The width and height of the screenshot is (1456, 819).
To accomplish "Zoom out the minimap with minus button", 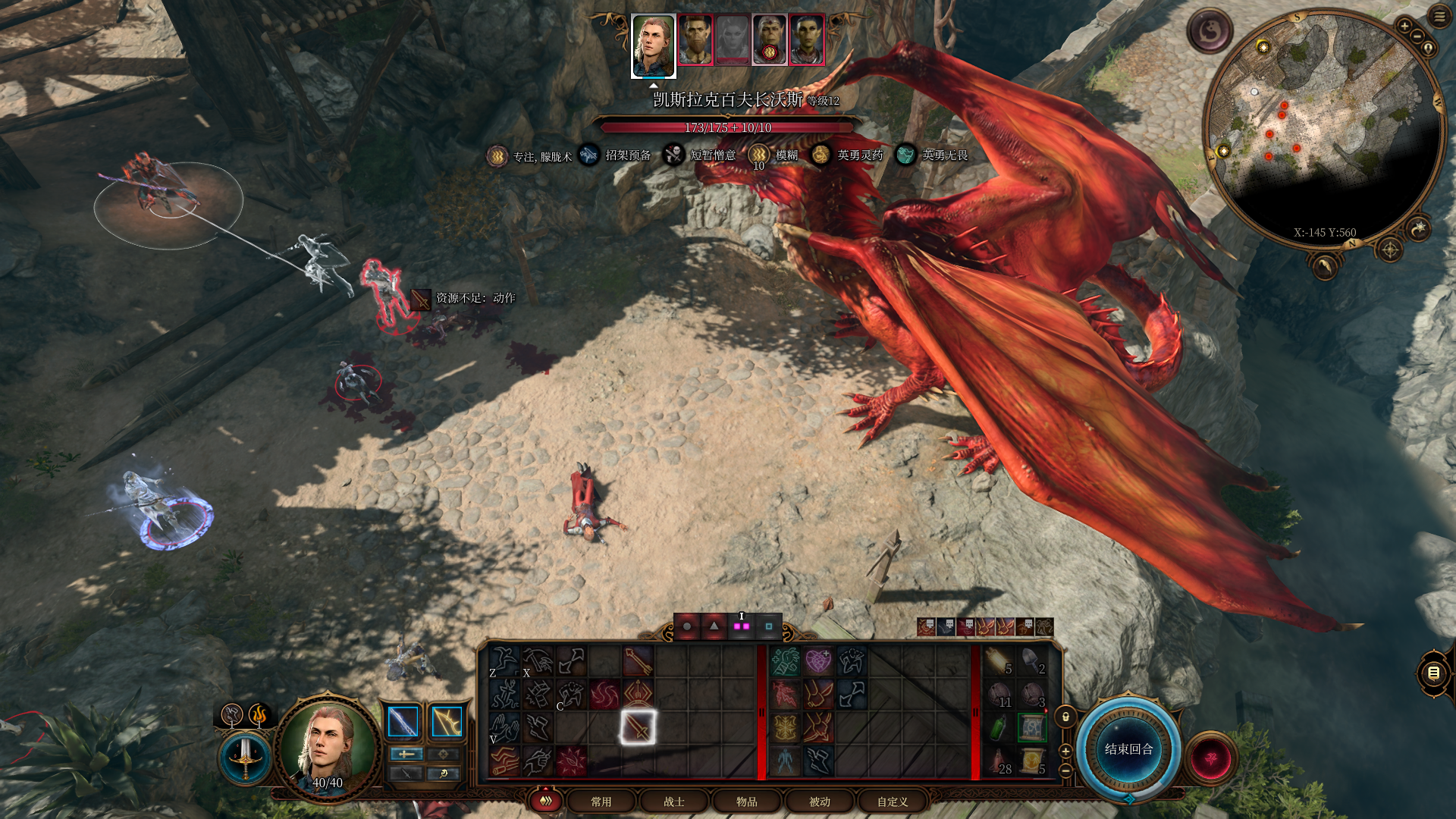I will point(1417,36).
